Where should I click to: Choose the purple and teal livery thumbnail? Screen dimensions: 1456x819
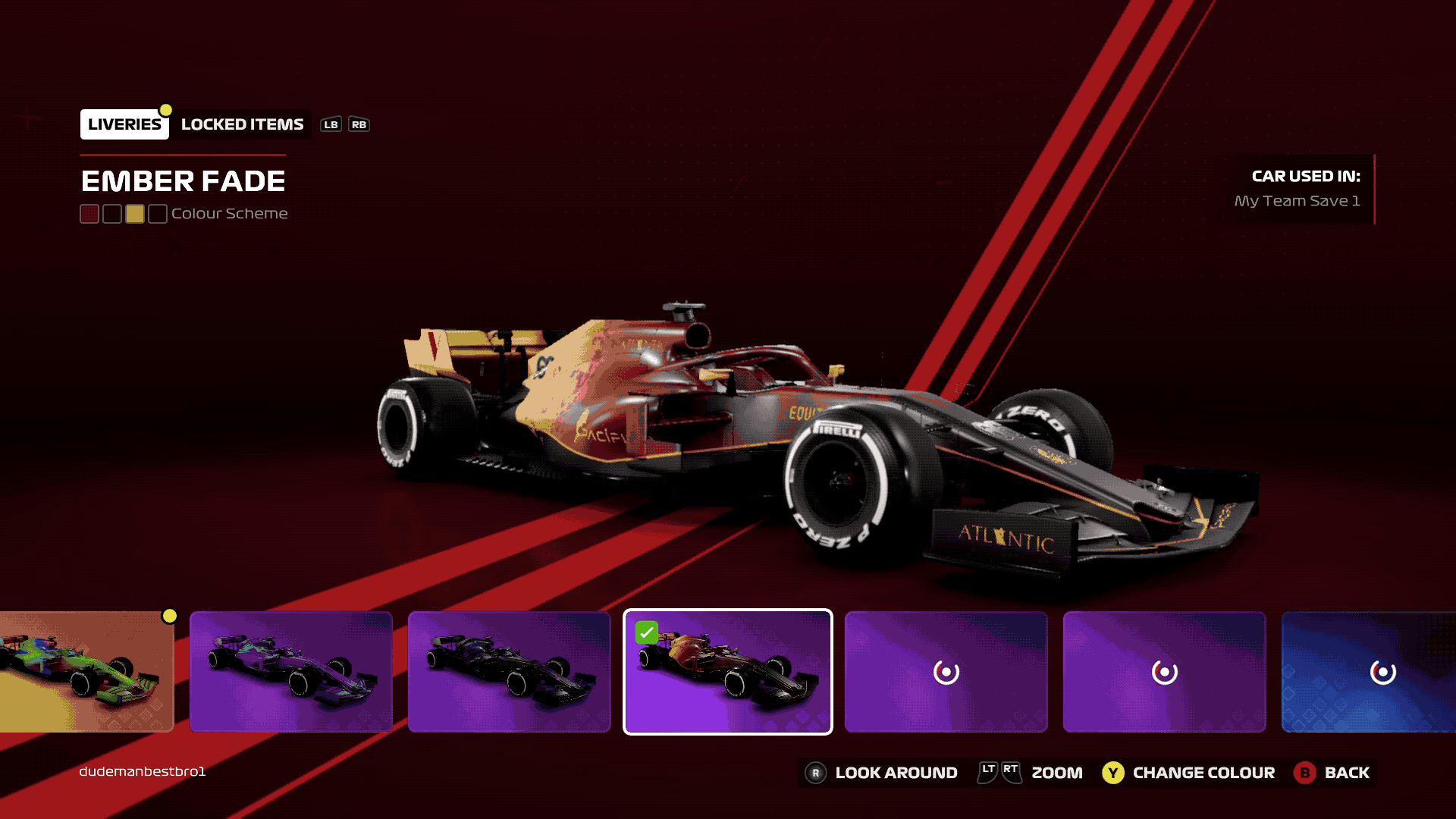tap(291, 672)
